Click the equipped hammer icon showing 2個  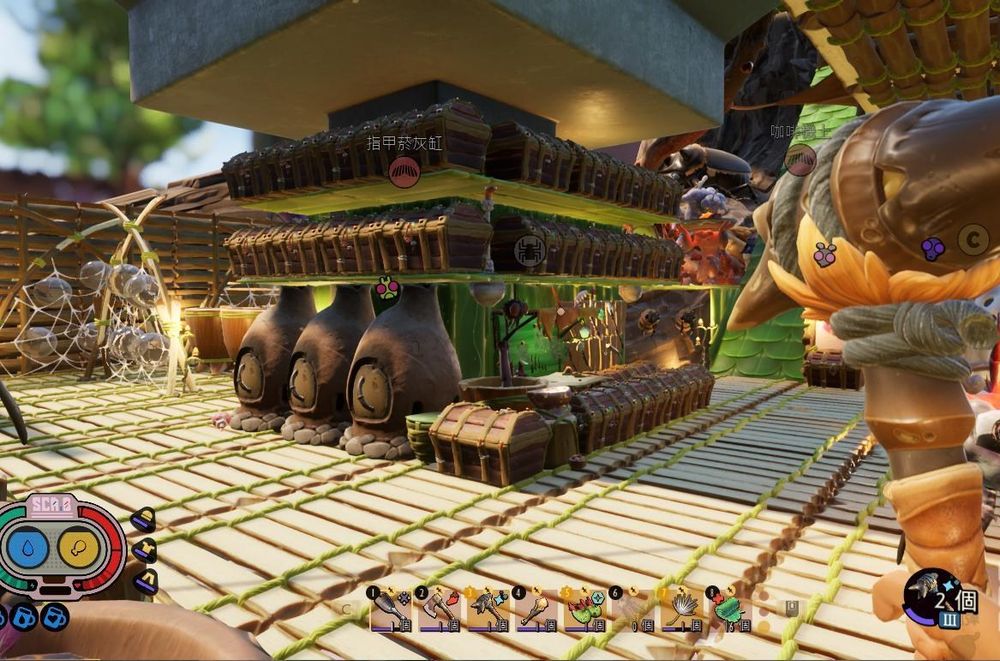click(932, 598)
